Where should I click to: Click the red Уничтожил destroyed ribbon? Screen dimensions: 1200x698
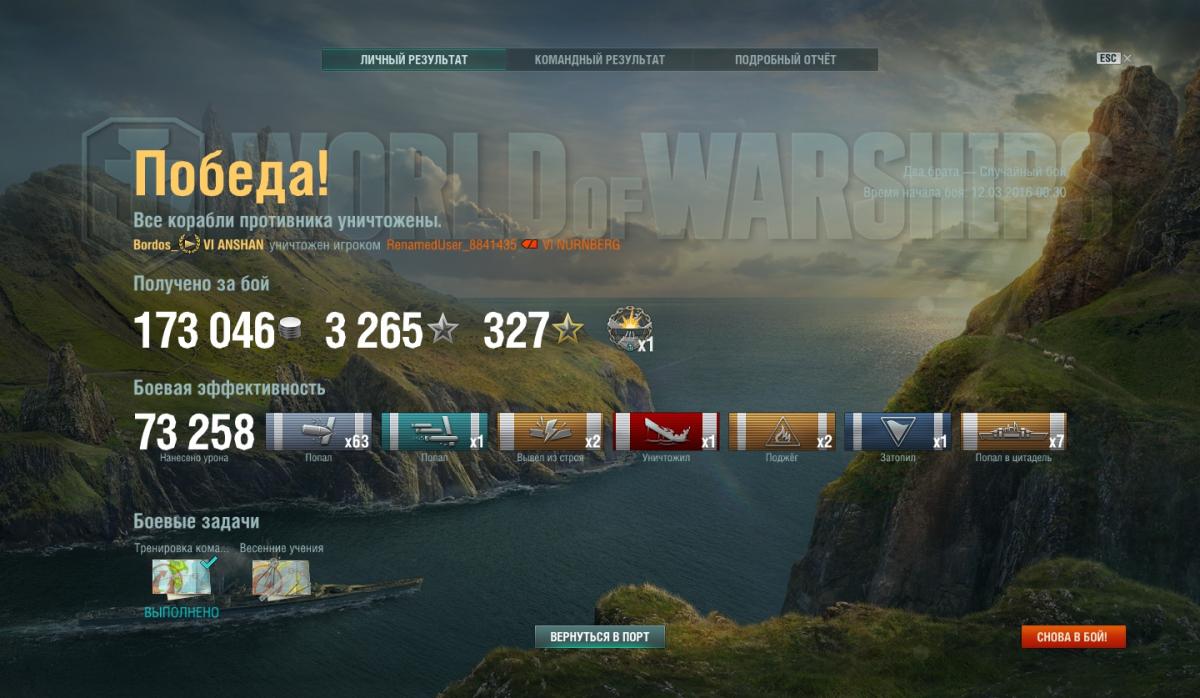(666, 432)
